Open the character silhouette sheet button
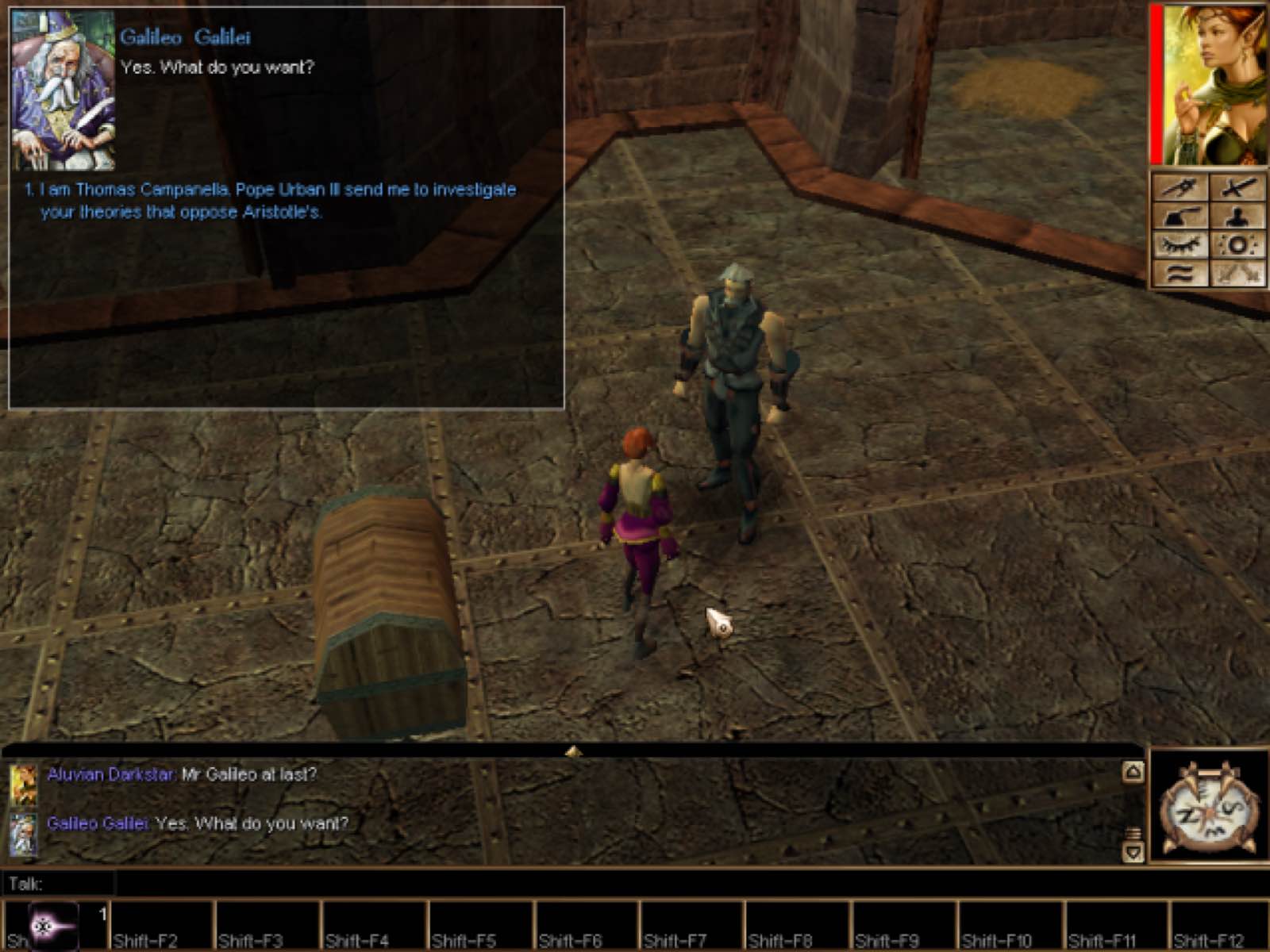The image size is (1270, 952). (1237, 217)
